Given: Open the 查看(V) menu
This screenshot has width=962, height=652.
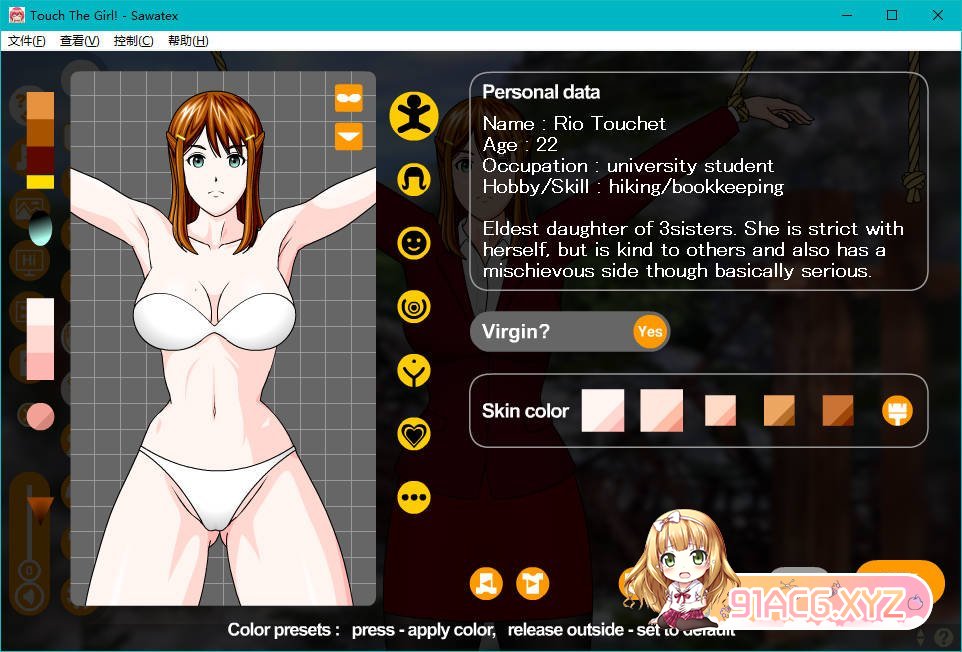Looking at the screenshot, I should click(80, 41).
